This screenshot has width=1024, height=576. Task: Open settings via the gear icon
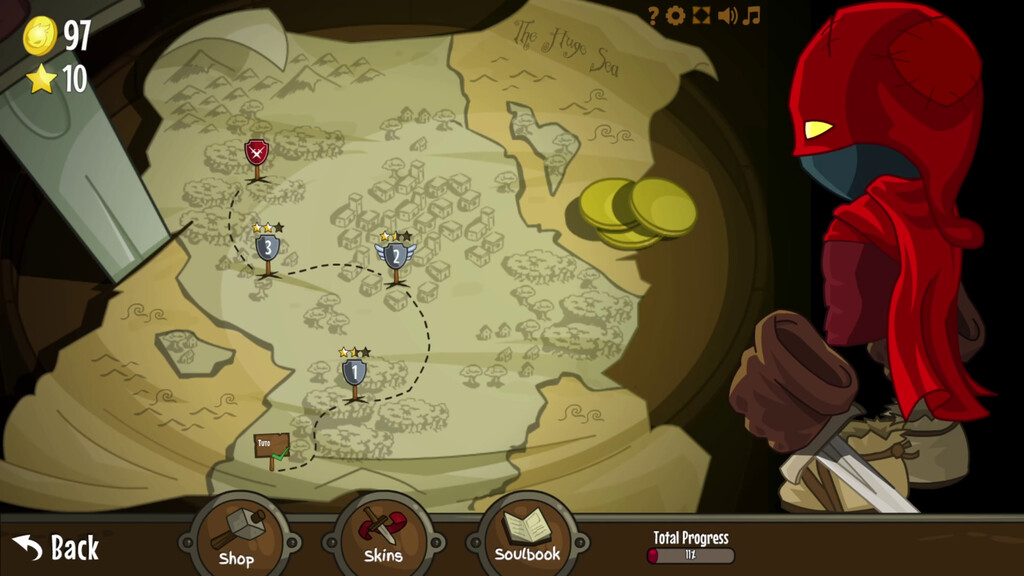coord(676,15)
